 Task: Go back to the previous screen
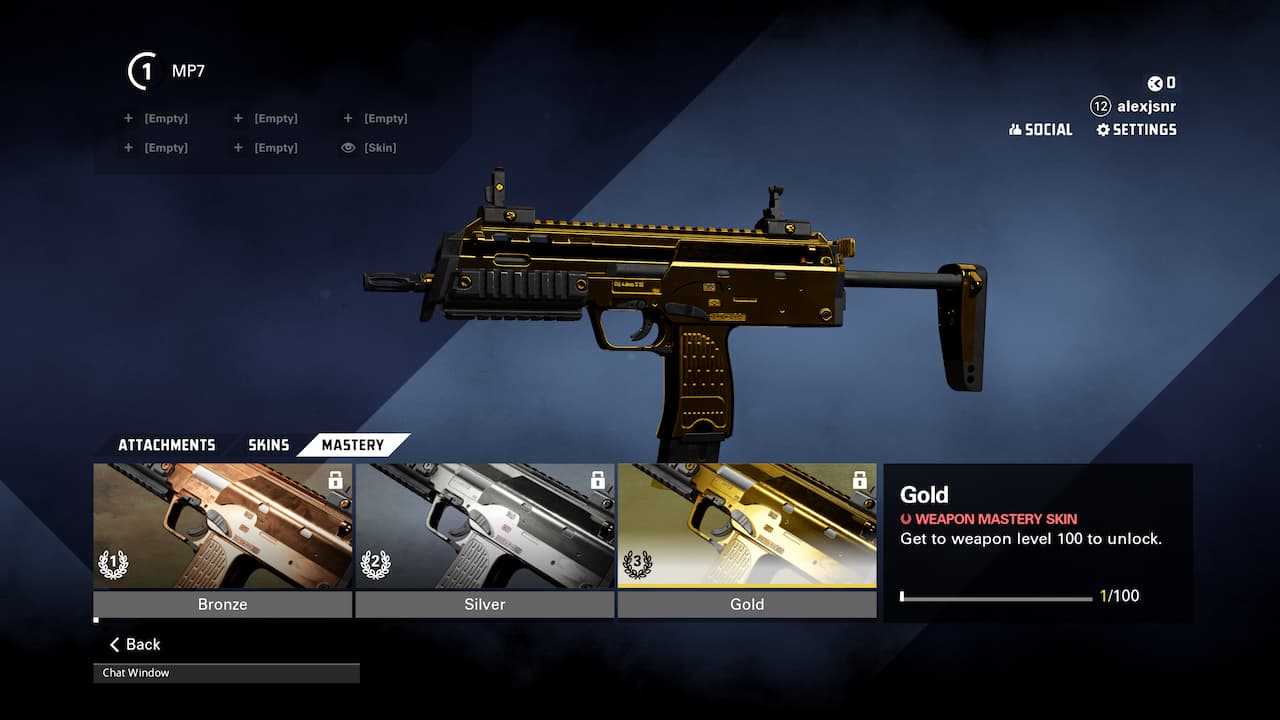135,645
